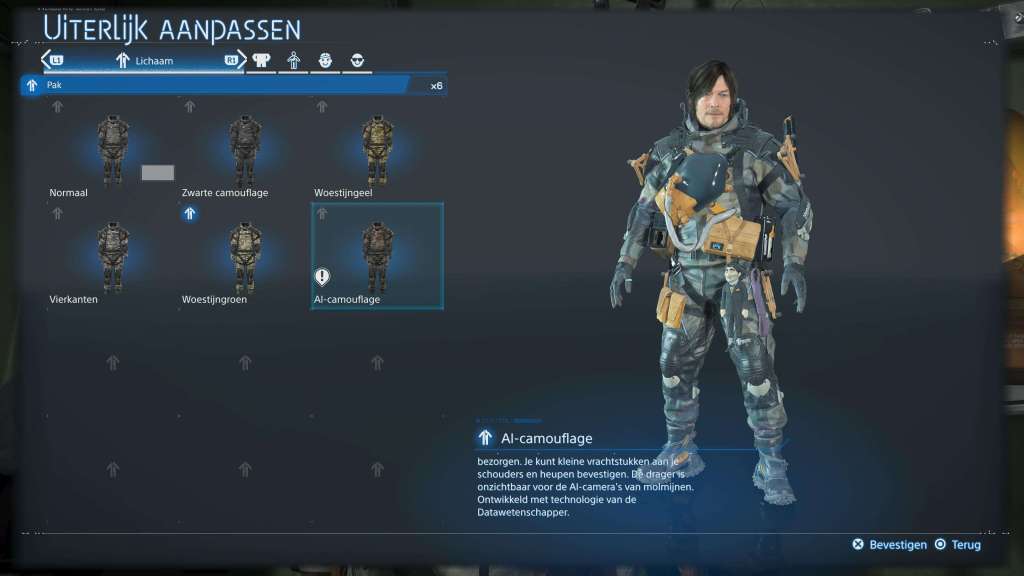Viewport: 1024px width, 576px height.
Task: Select the AI-camouflage suit
Action: pyautogui.click(x=377, y=257)
